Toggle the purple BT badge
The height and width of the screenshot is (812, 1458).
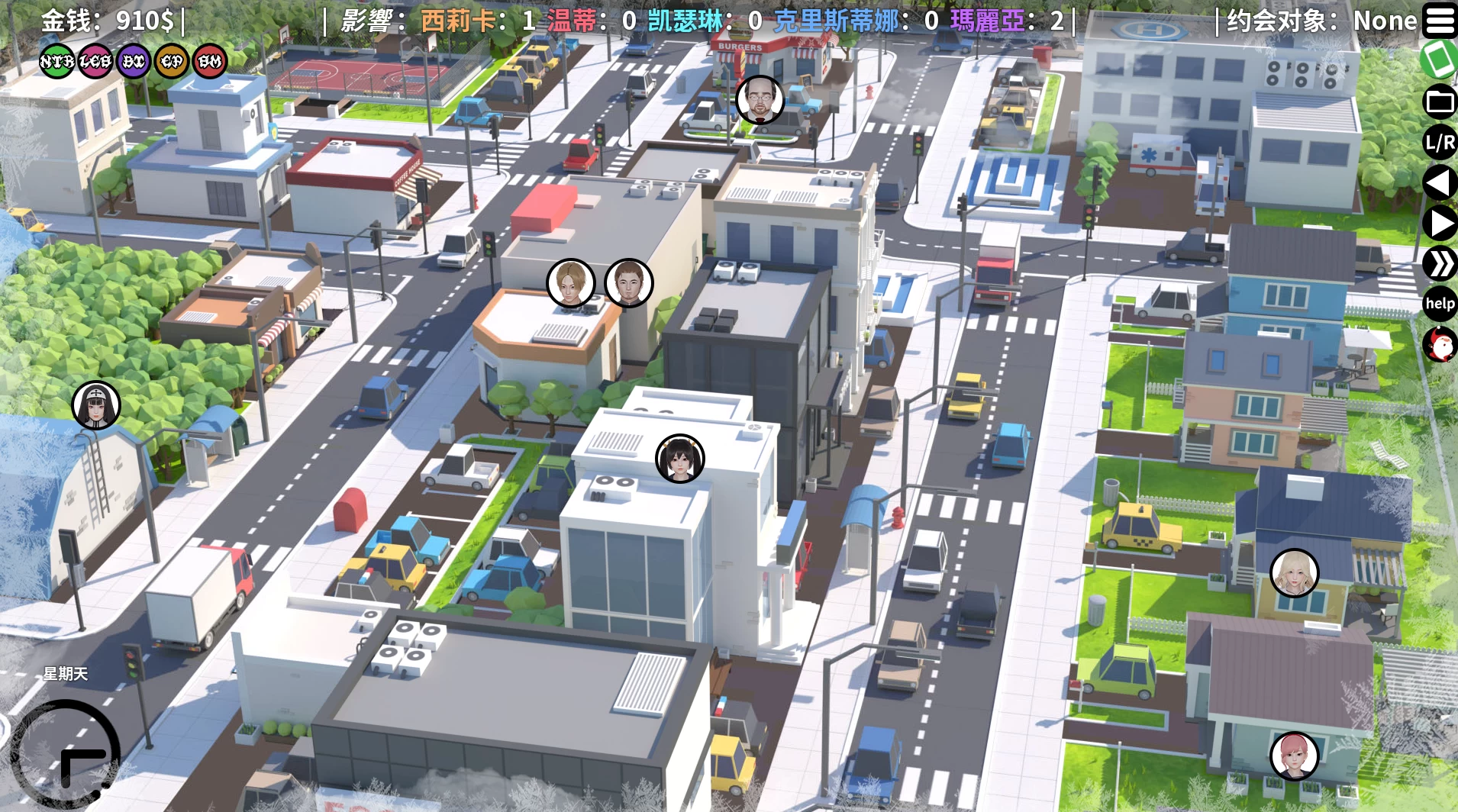point(134,61)
